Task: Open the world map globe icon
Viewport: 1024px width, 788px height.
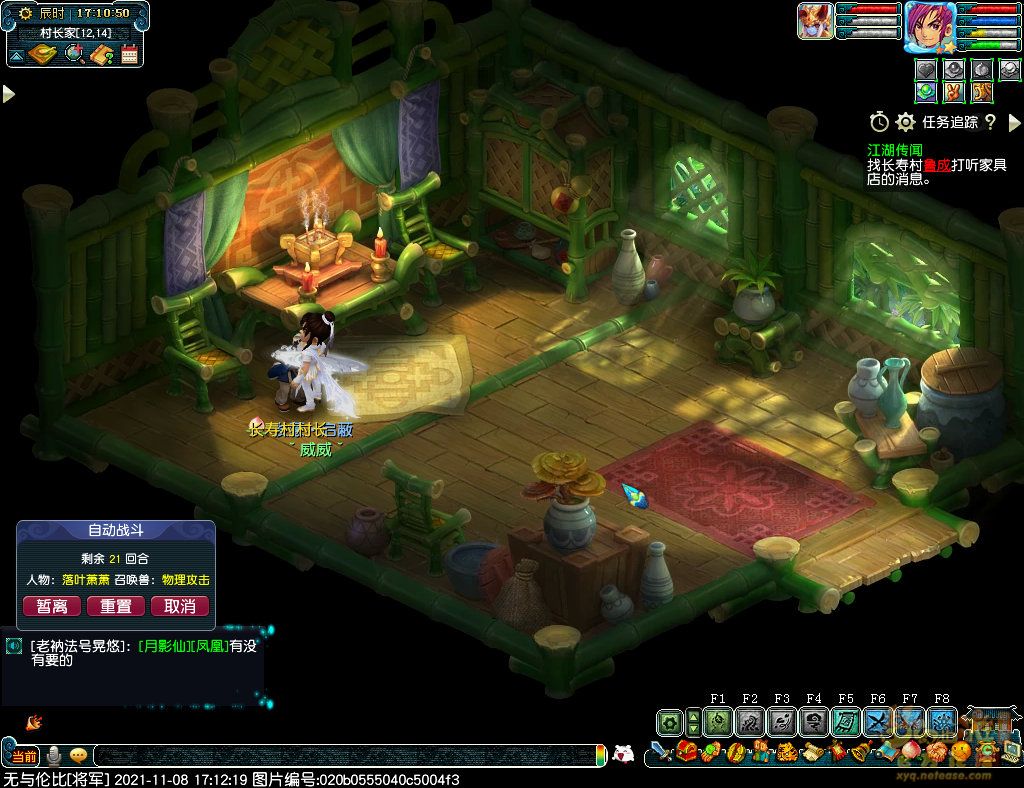Action: pos(74,54)
